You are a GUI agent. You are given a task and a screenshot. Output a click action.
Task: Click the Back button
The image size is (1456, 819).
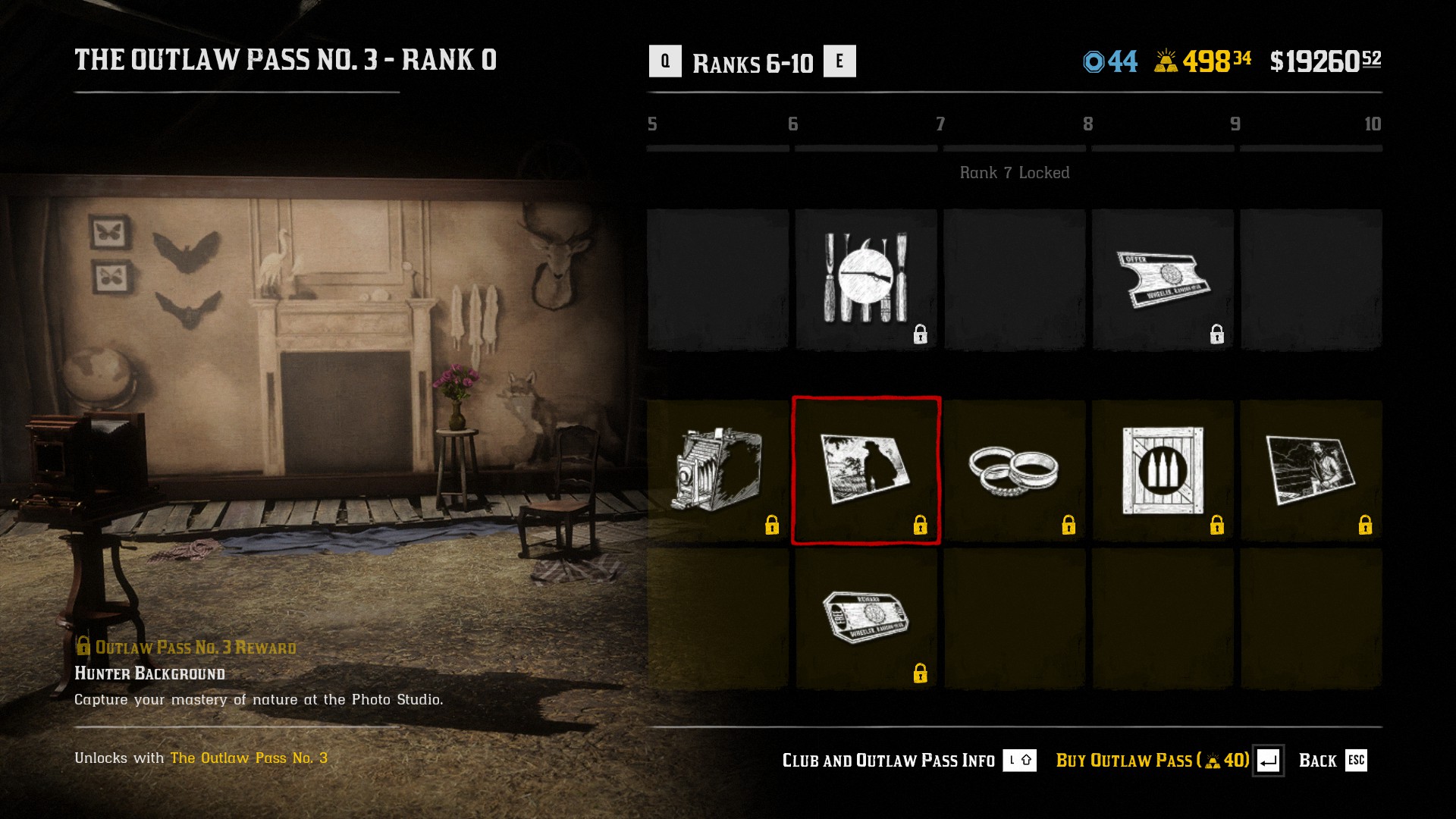(1320, 760)
